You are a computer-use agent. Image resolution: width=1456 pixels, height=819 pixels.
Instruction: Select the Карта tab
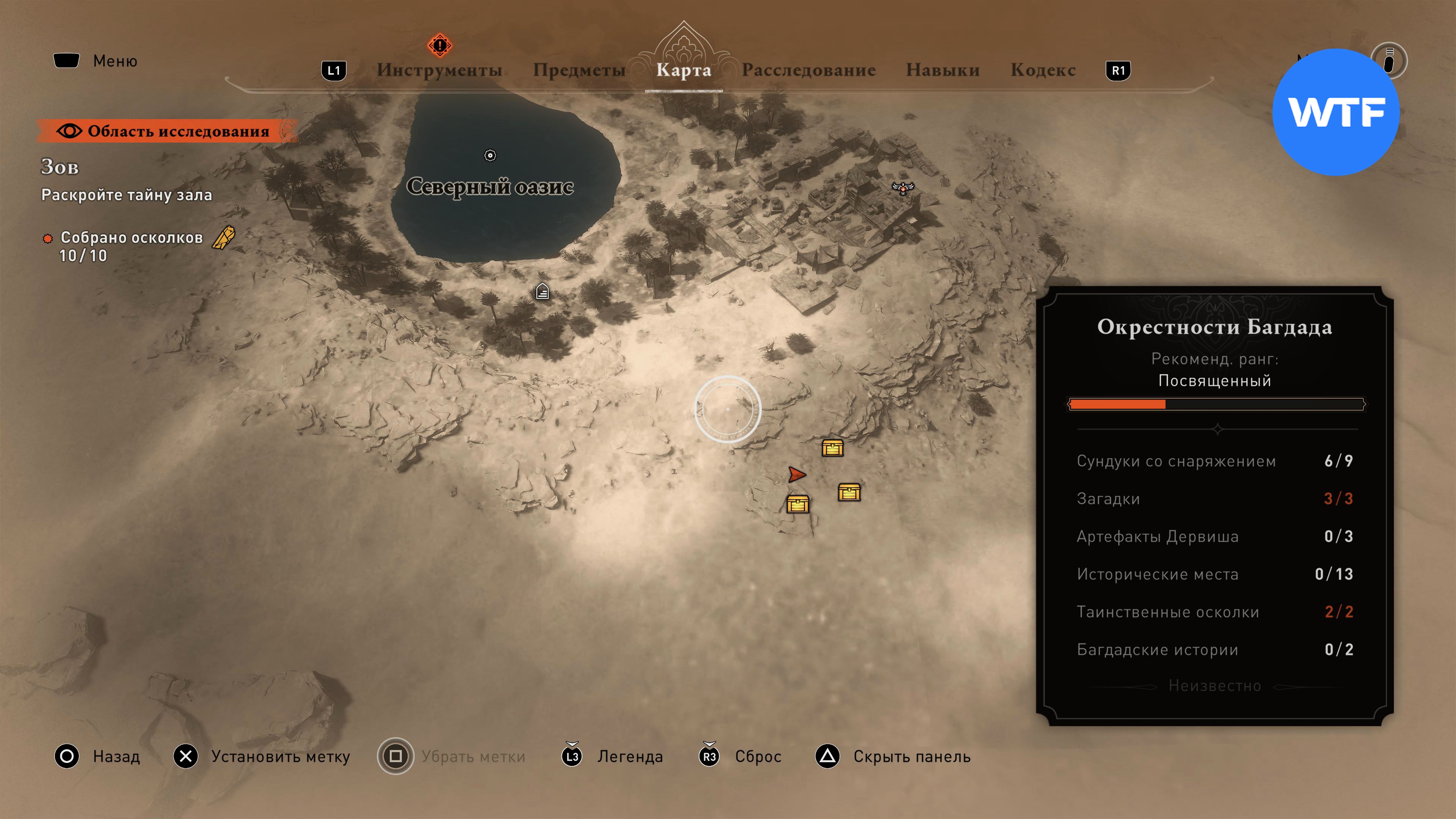(683, 70)
